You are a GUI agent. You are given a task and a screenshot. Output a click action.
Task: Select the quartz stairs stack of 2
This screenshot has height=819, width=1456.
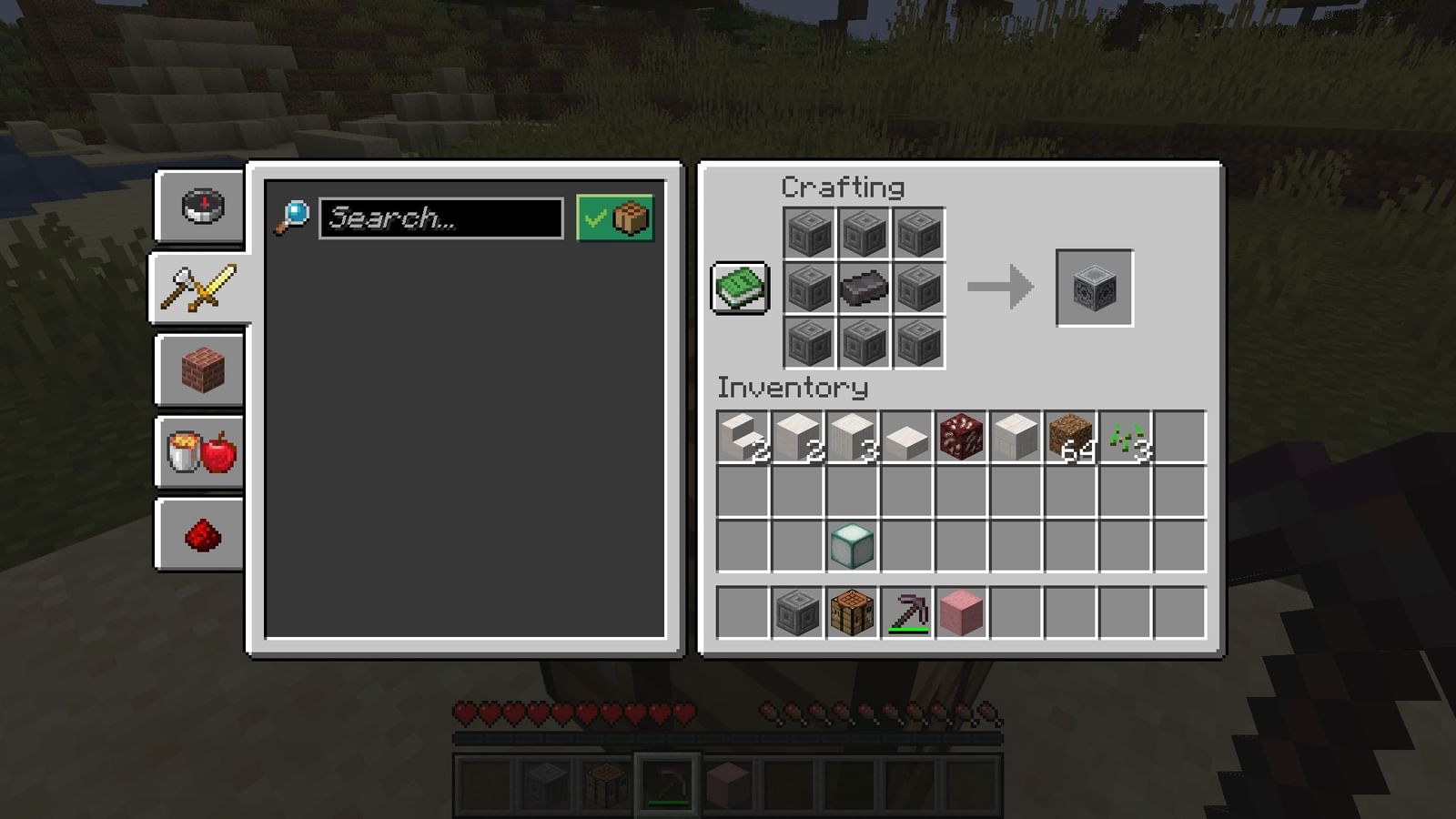743,435
